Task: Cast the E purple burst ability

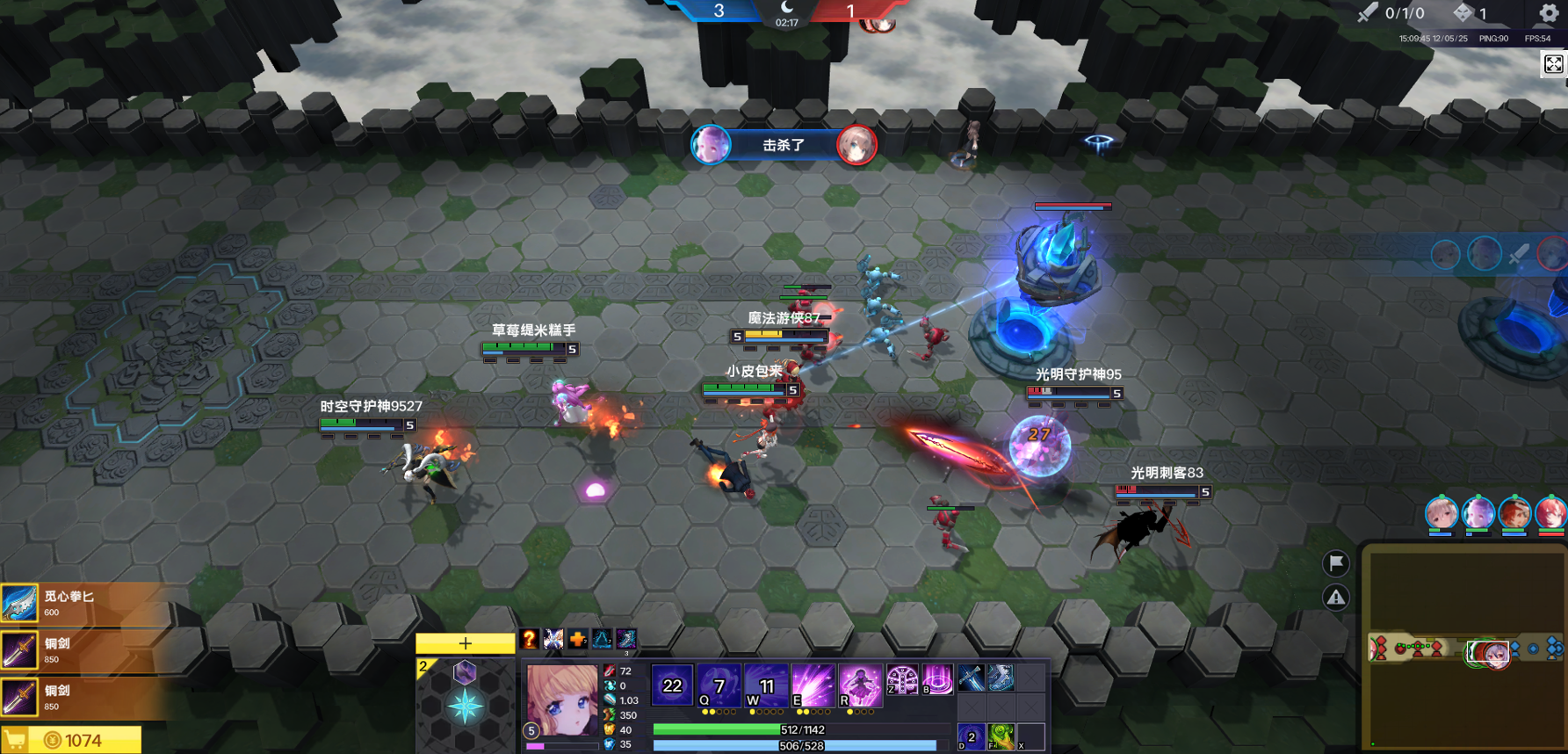Action: click(x=813, y=685)
